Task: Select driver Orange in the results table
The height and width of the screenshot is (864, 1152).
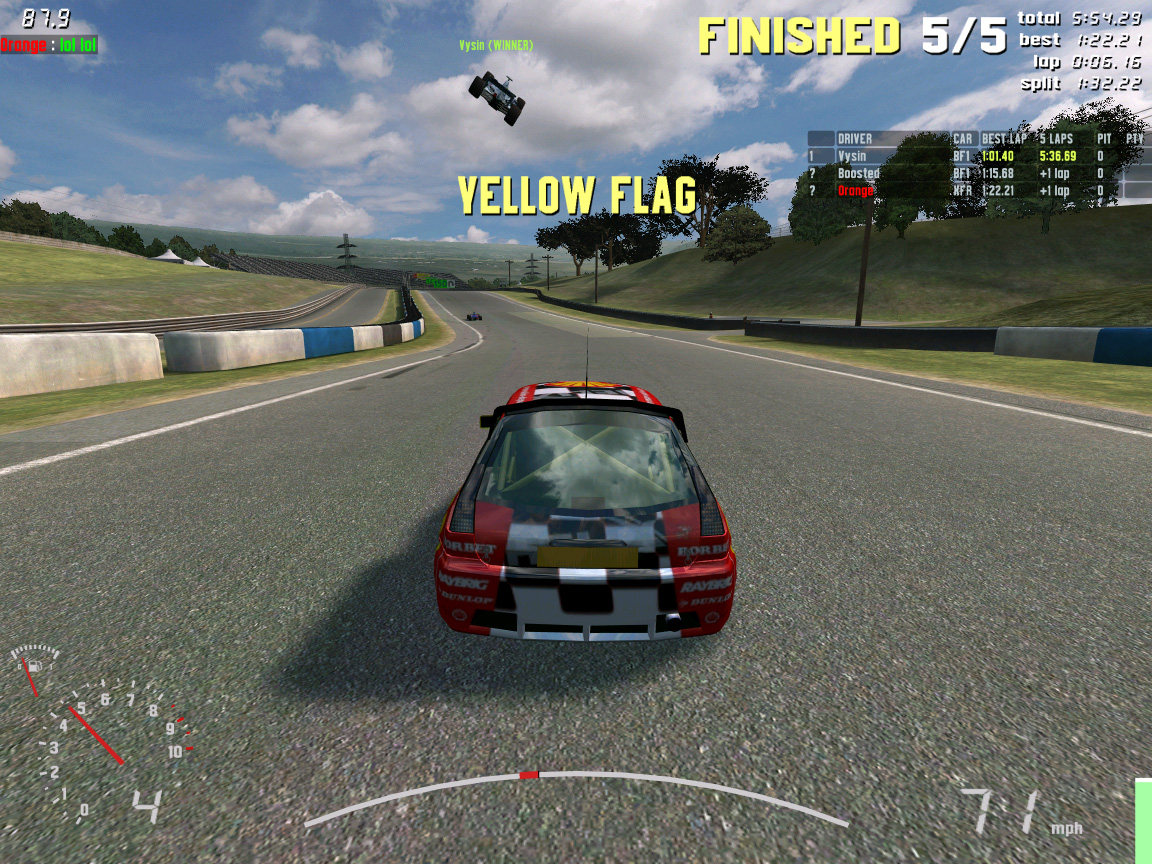Action: [856, 190]
